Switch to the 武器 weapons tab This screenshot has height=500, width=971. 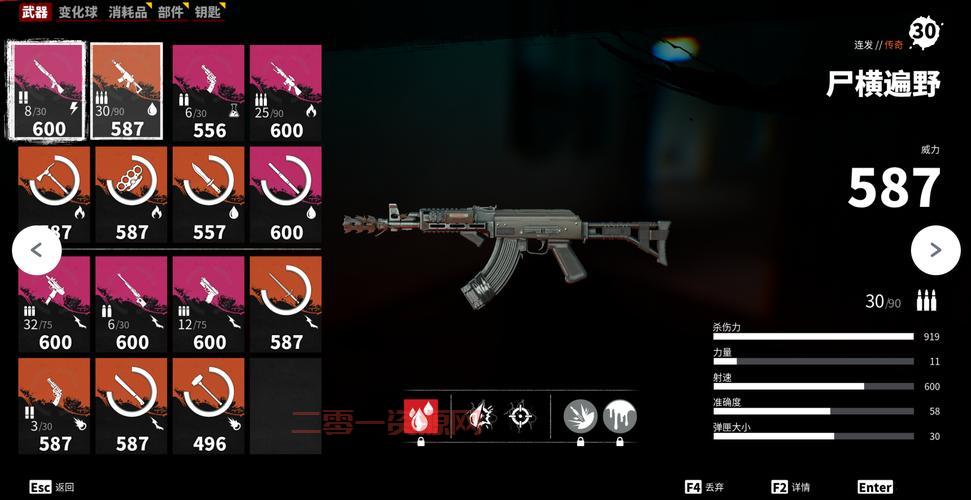(x=35, y=12)
